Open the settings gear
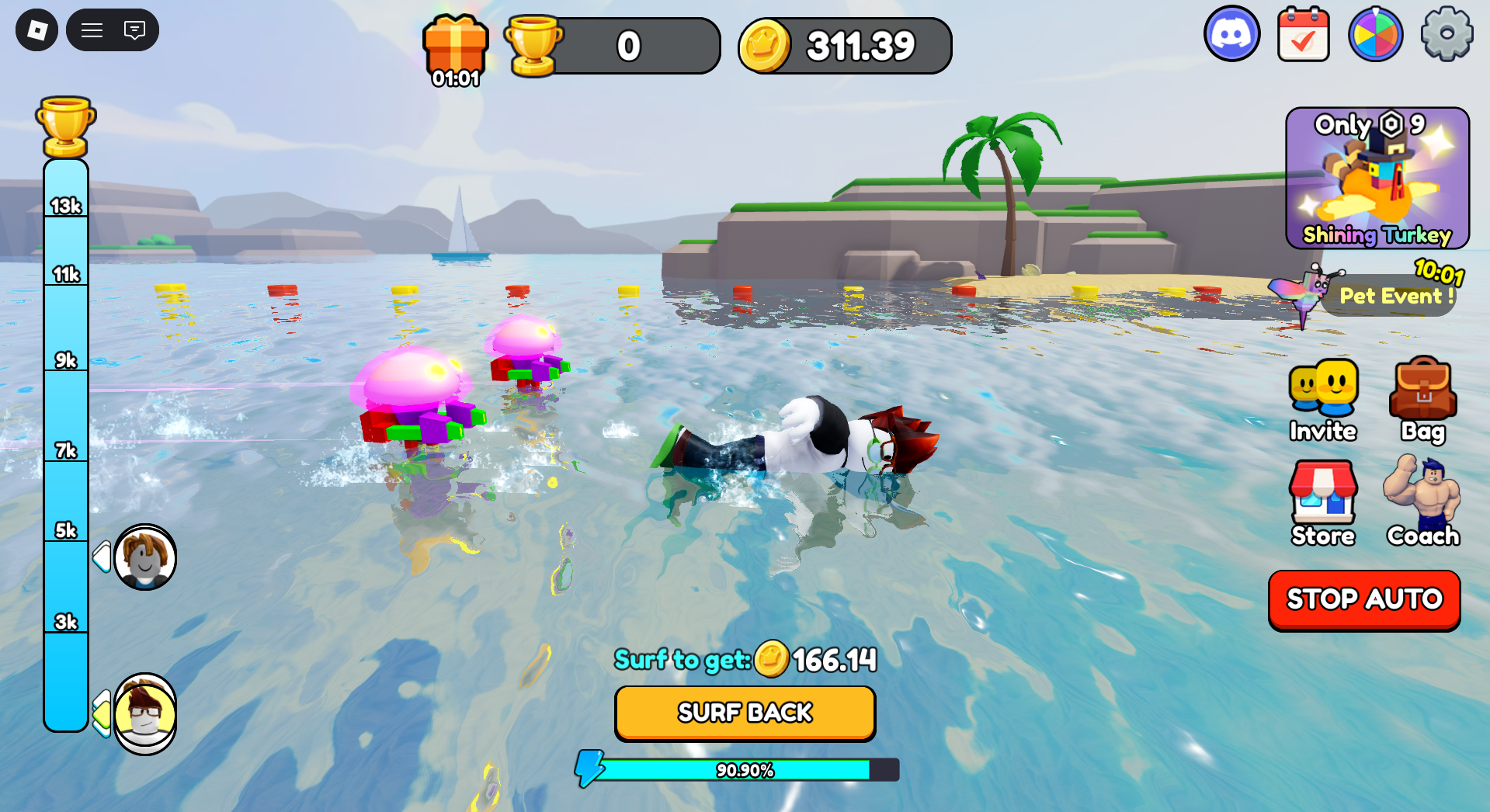This screenshot has width=1490, height=812. [x=1446, y=34]
